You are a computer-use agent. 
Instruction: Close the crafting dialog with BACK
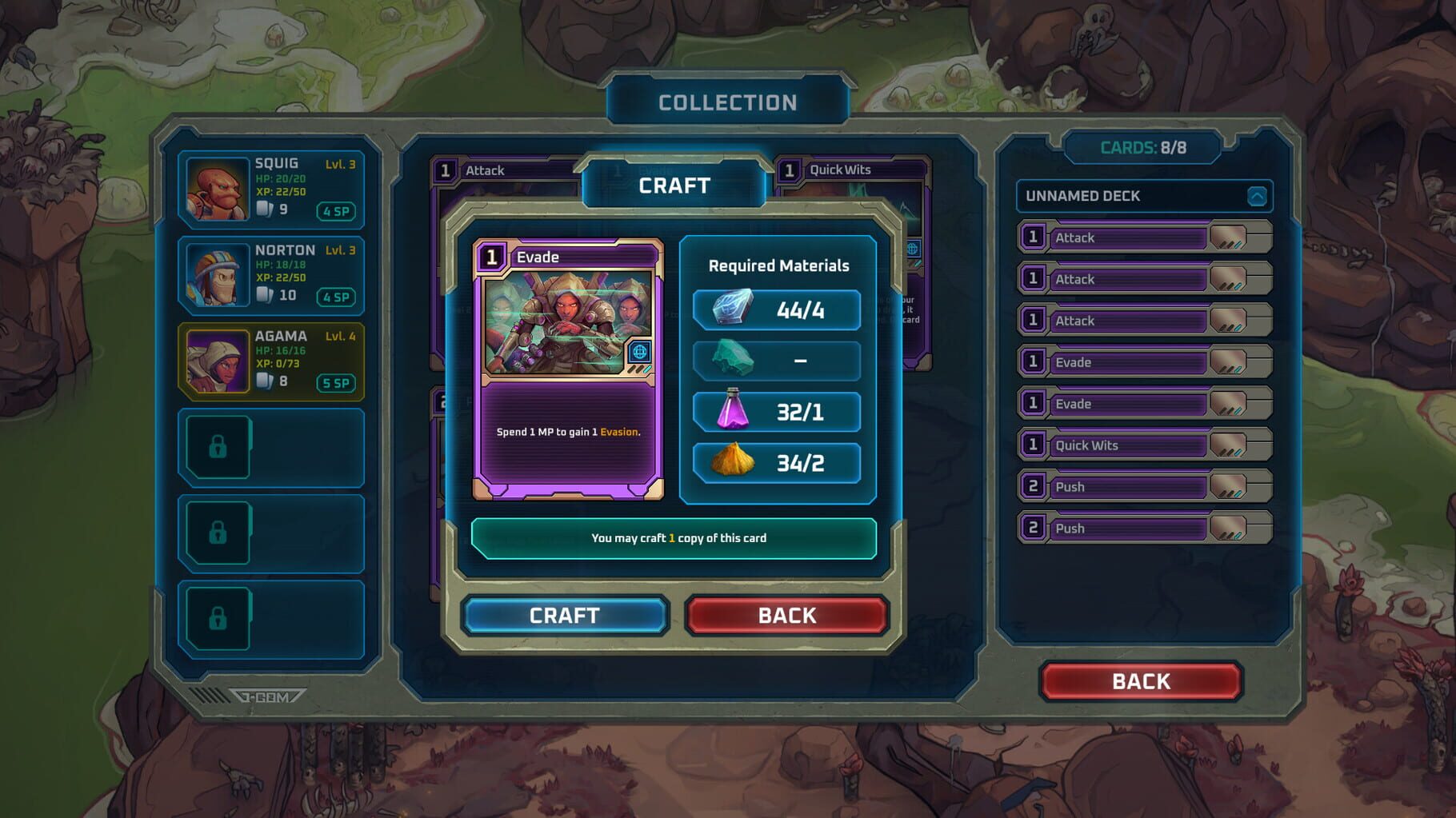coord(787,615)
